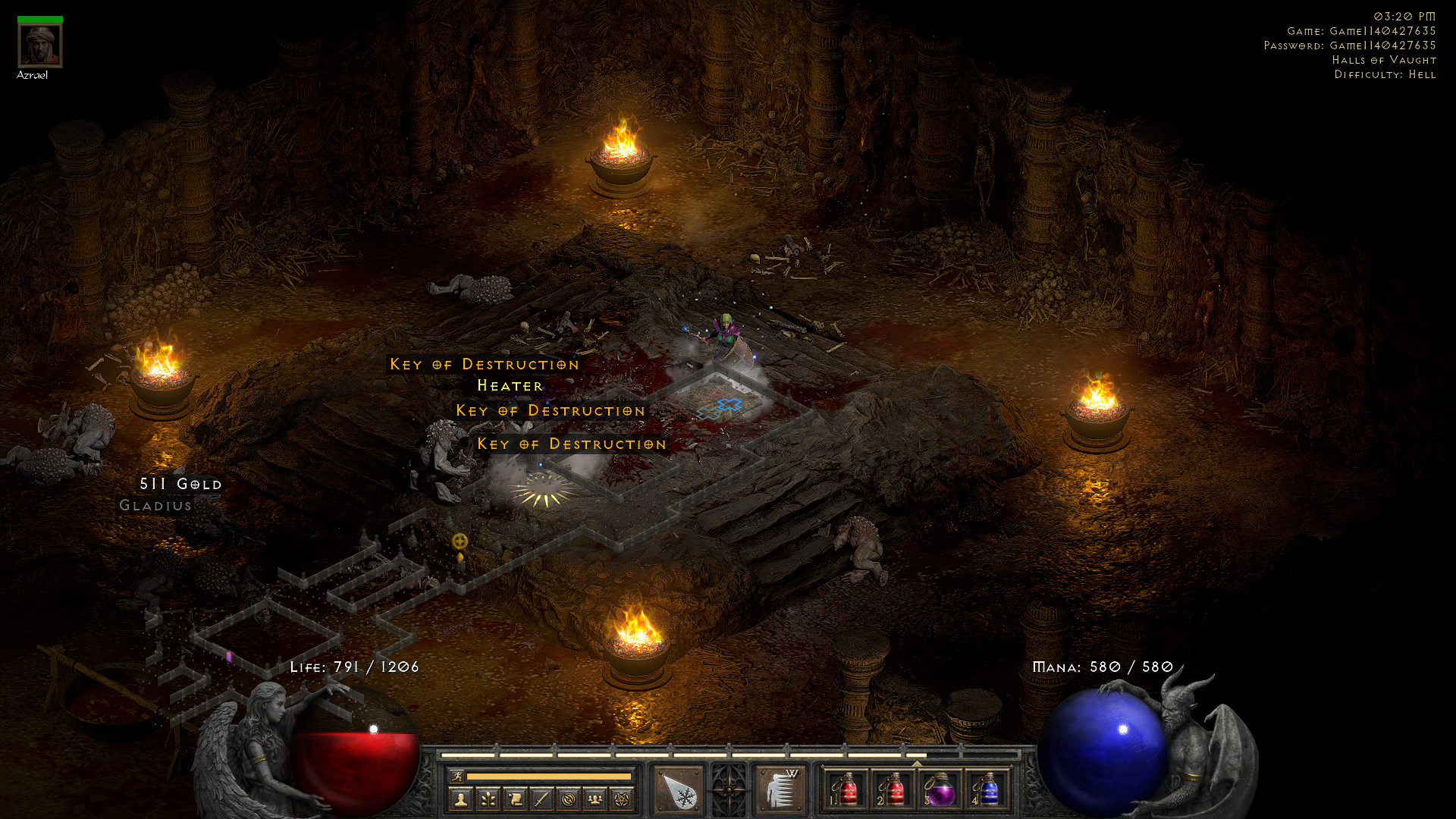1456x819 pixels.
Task: Drink the blue mana potion in slot 4
Action: [987, 790]
